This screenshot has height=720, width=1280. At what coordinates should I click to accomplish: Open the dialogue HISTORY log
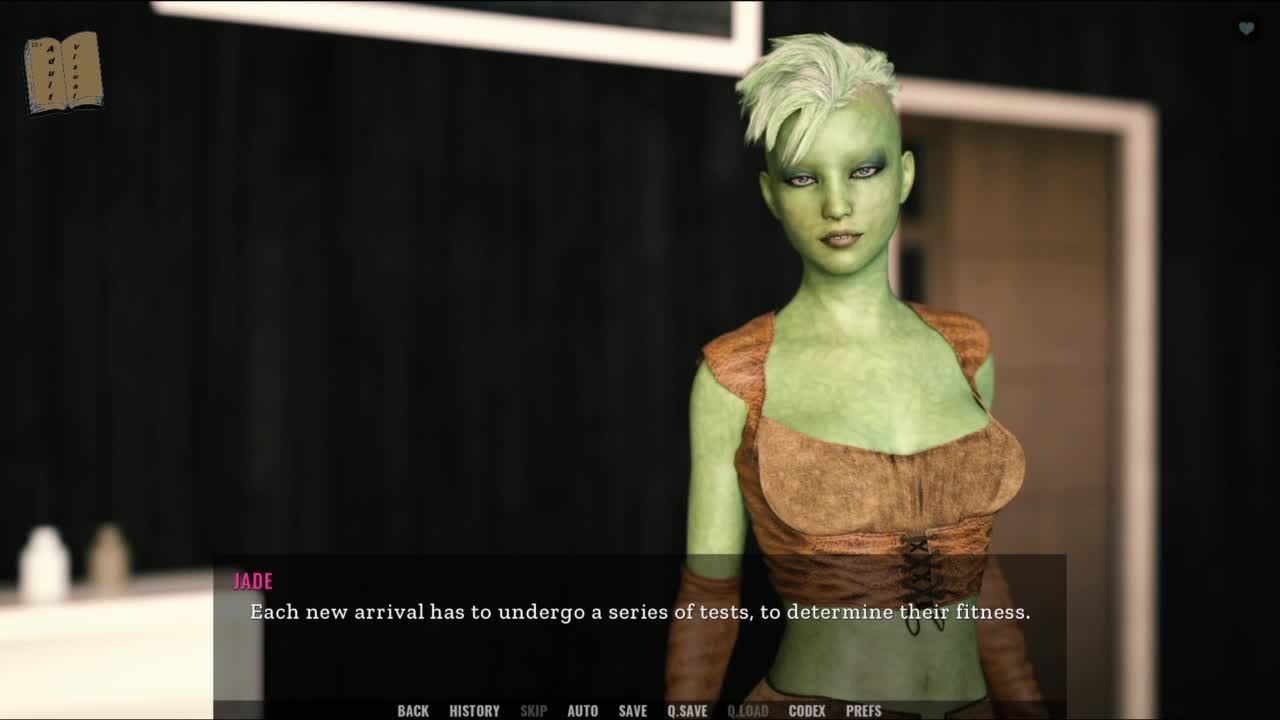click(x=474, y=711)
